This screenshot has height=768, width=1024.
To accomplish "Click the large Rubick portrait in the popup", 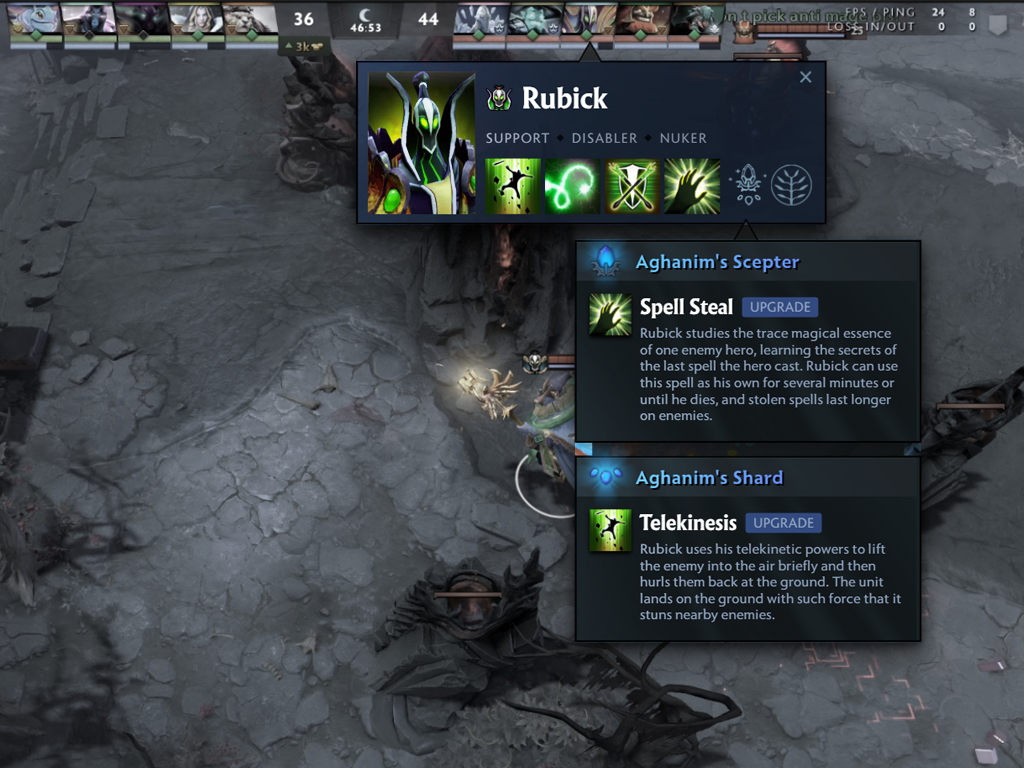I will pyautogui.click(x=421, y=143).
